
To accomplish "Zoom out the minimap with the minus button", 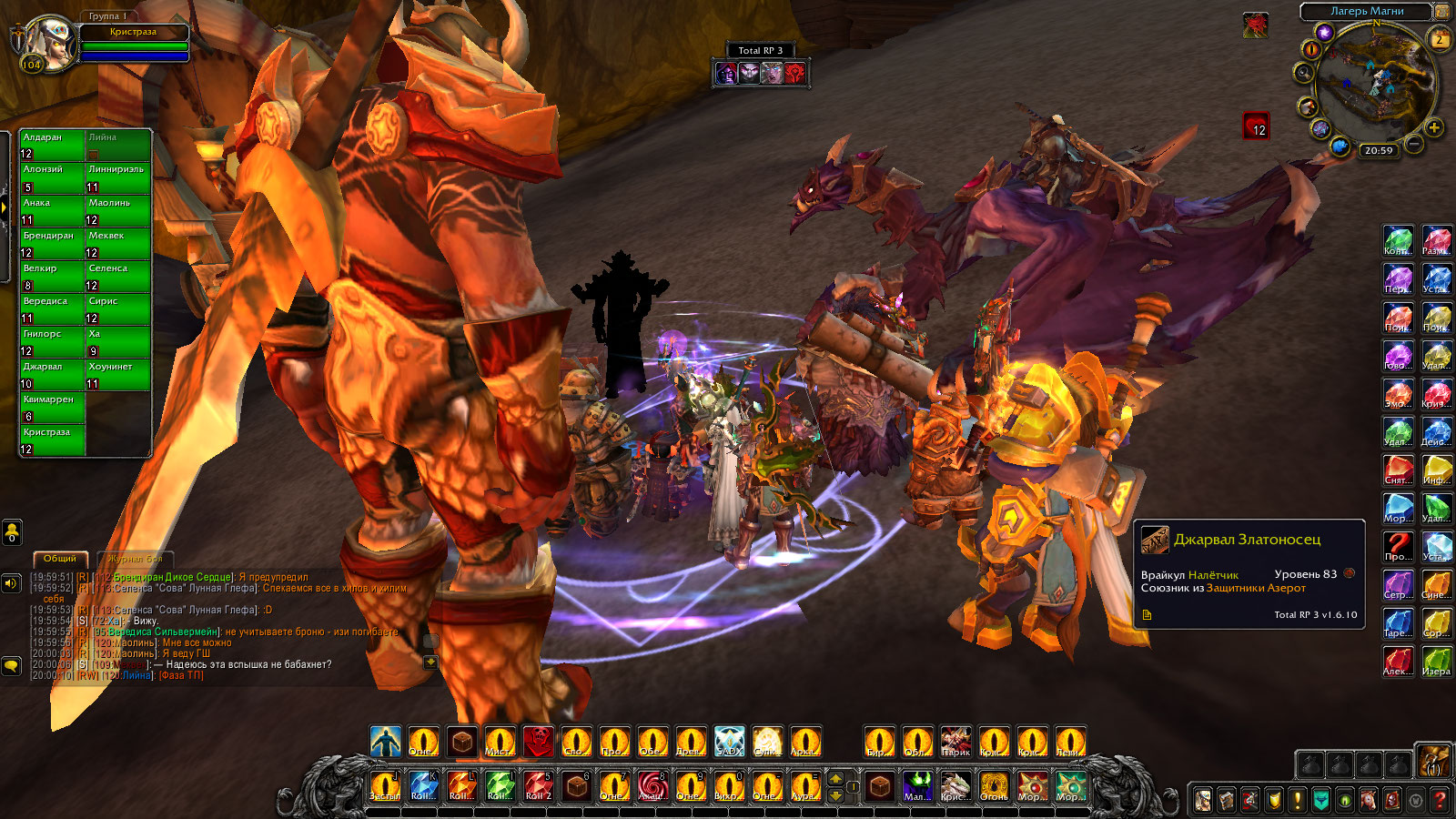I will 1413,143.
